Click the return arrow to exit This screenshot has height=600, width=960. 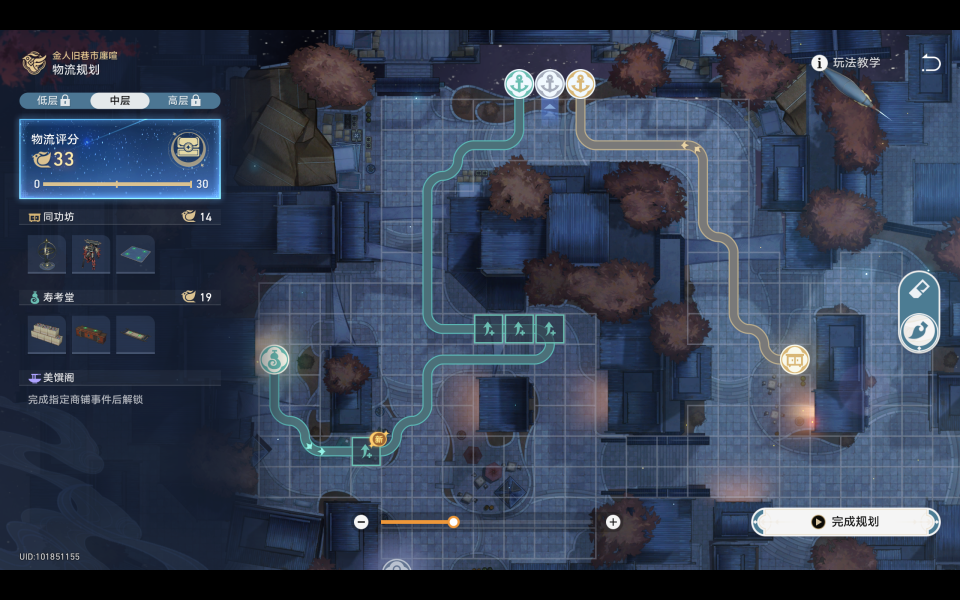pos(930,63)
